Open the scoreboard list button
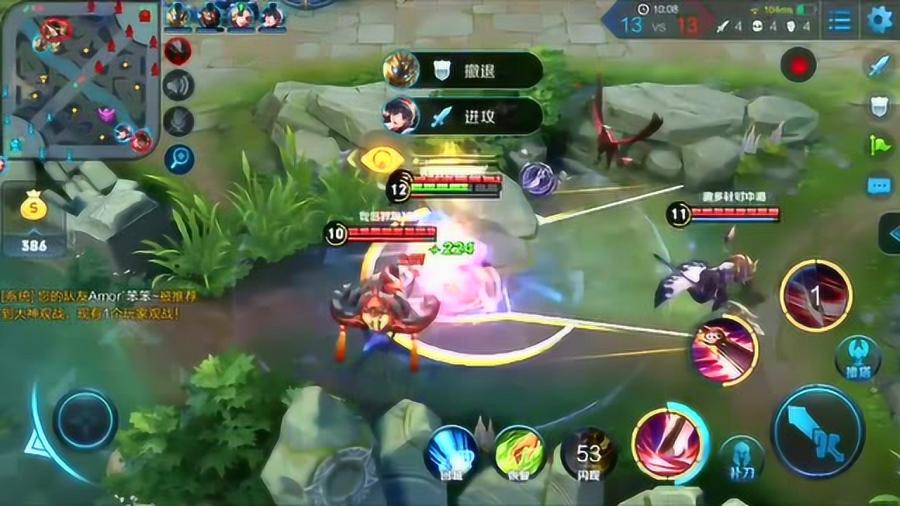 (x=840, y=20)
